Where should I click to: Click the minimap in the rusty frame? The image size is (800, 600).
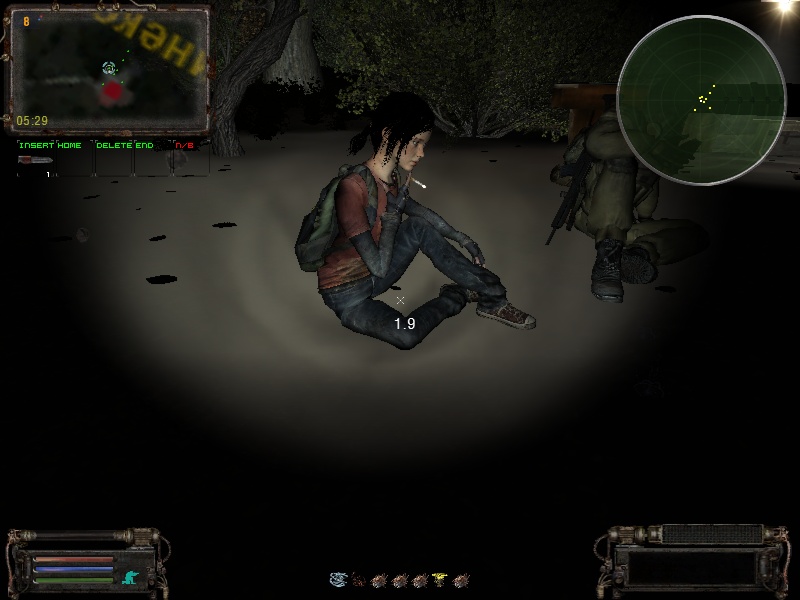tap(108, 70)
